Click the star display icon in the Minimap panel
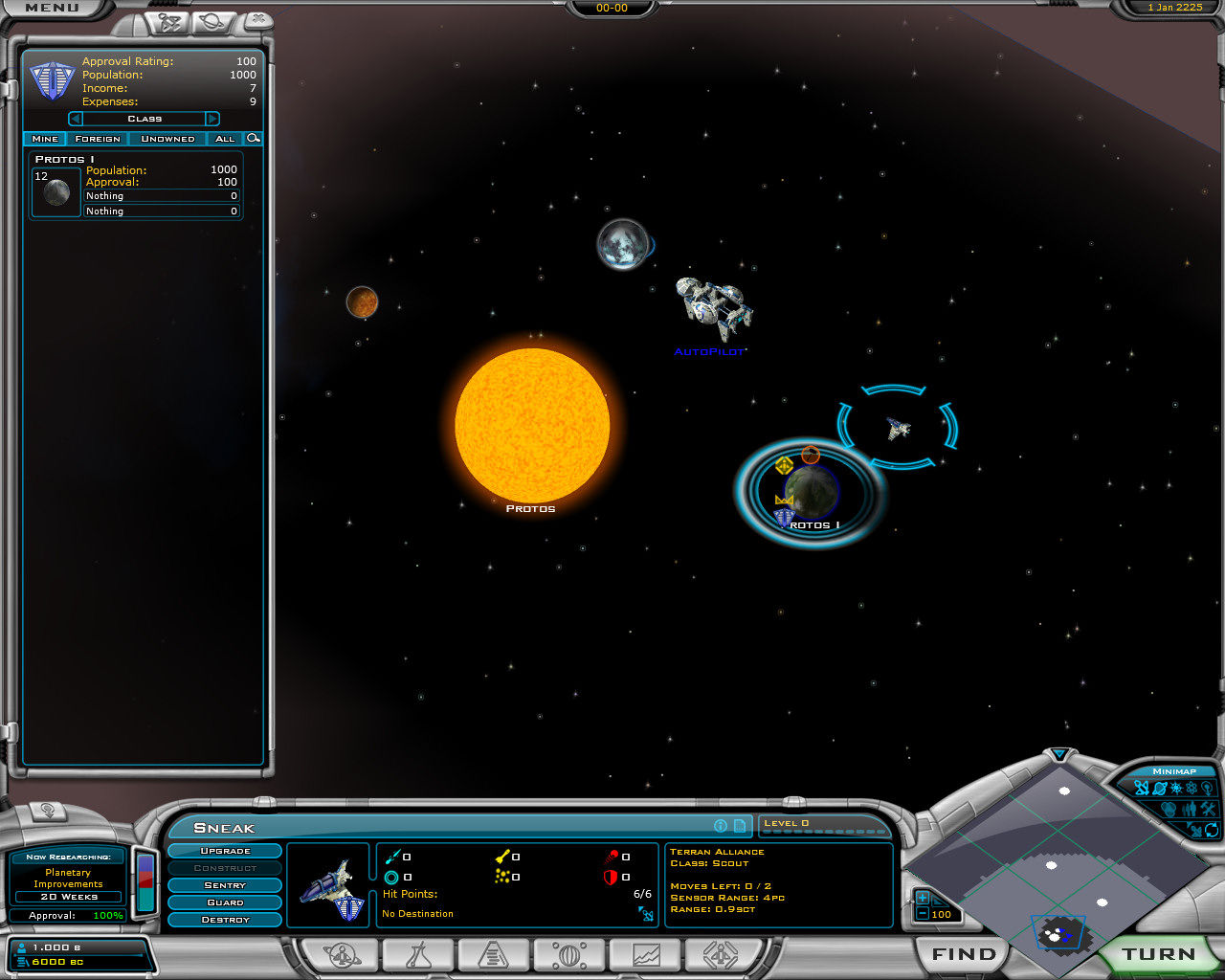This screenshot has width=1225, height=980. click(x=1175, y=787)
